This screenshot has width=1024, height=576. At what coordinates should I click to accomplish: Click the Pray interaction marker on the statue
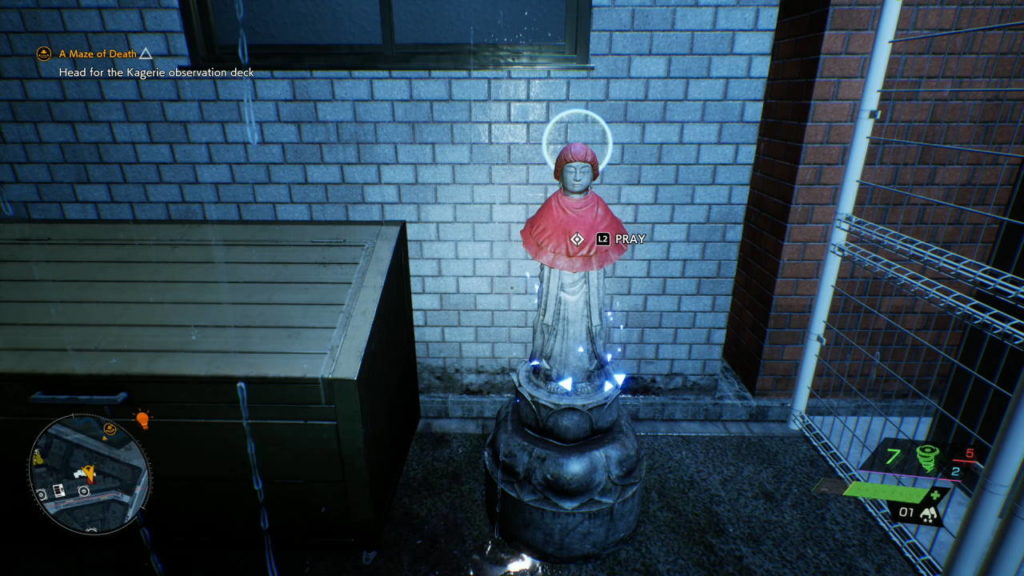point(577,239)
